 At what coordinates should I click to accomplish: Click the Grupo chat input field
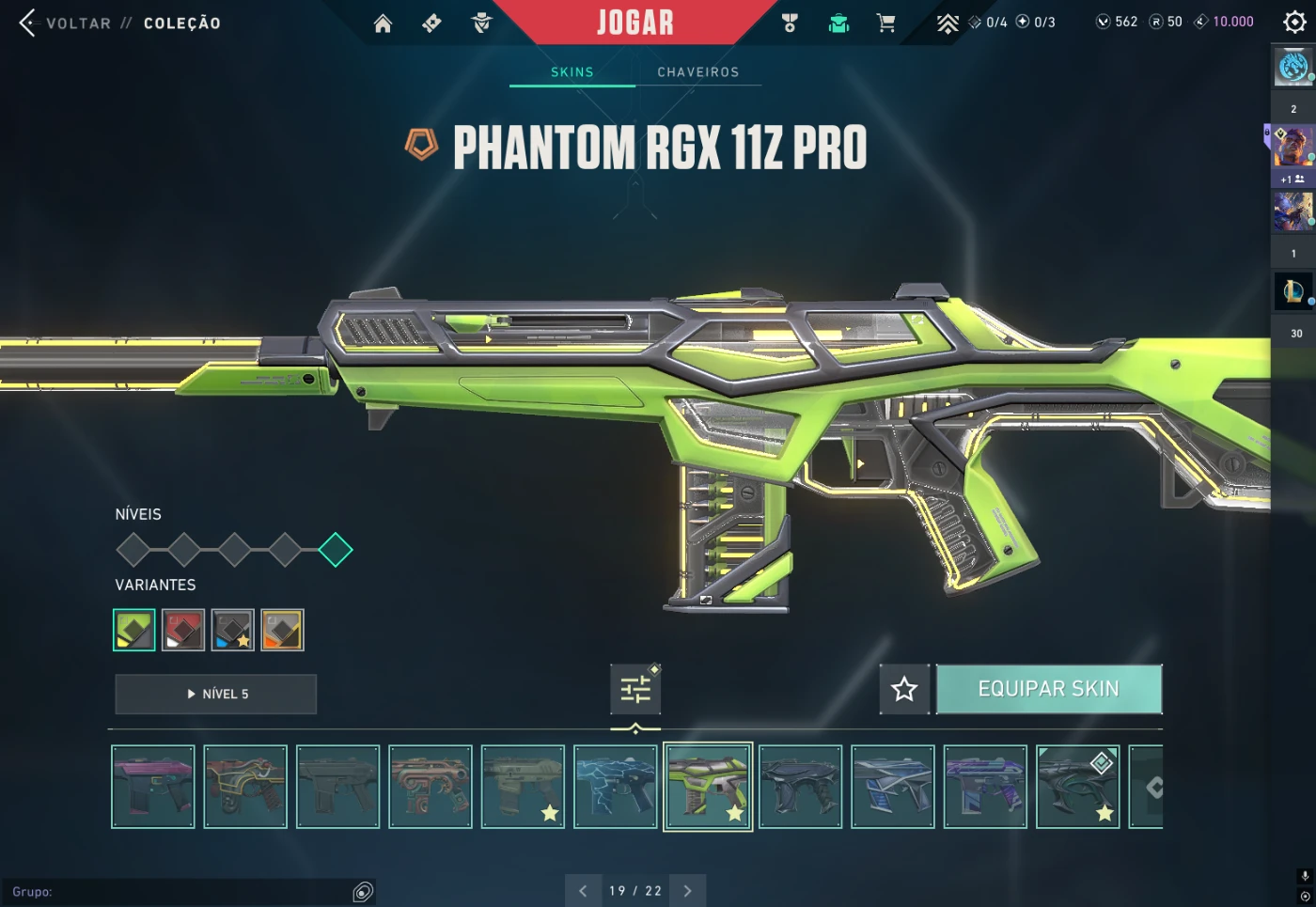click(179, 892)
